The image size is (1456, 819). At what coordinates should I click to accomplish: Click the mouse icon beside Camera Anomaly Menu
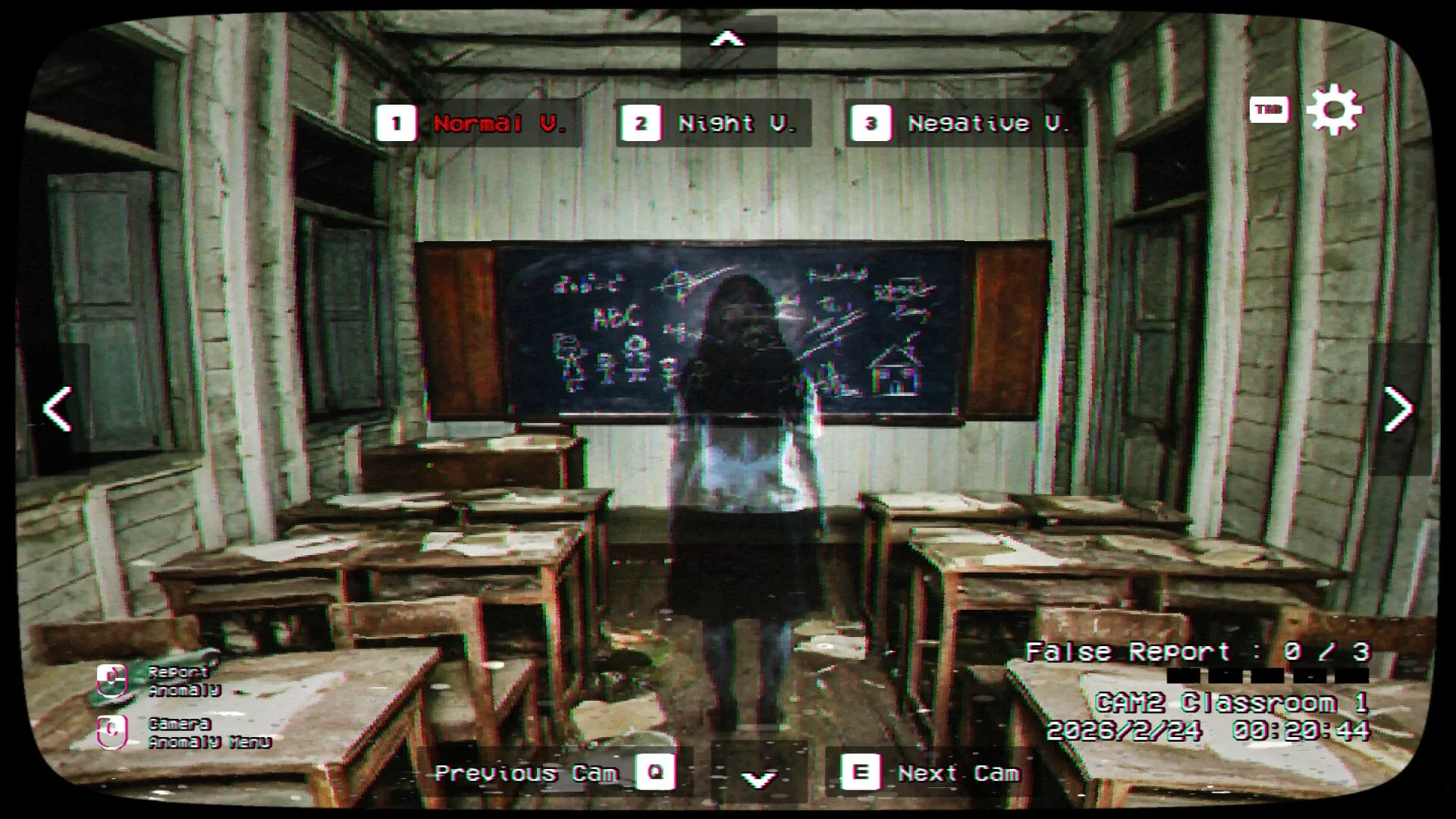(x=111, y=733)
